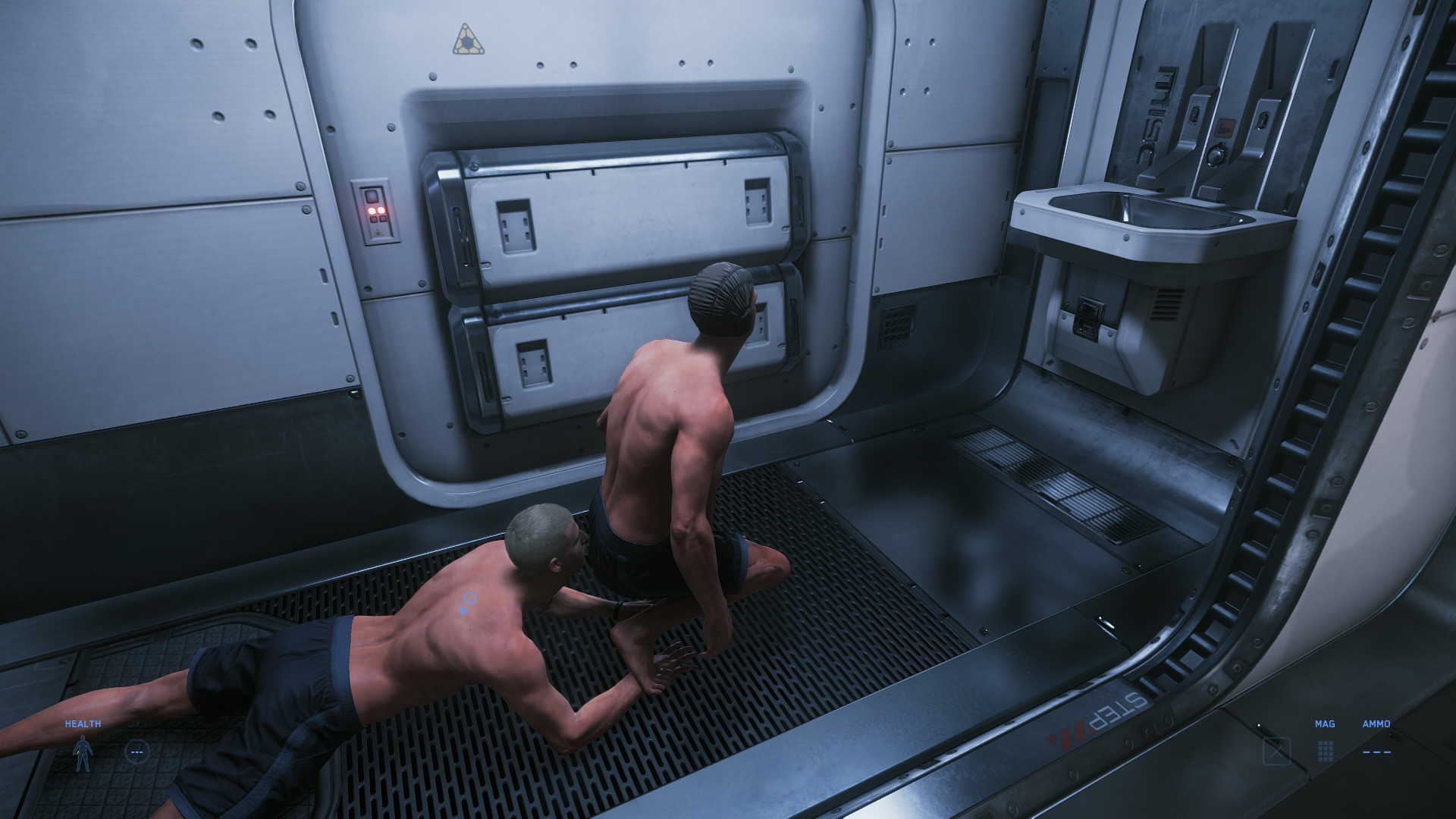Select the empty weapon slot box
This screenshot has height=819, width=1456.
click(x=1277, y=751)
